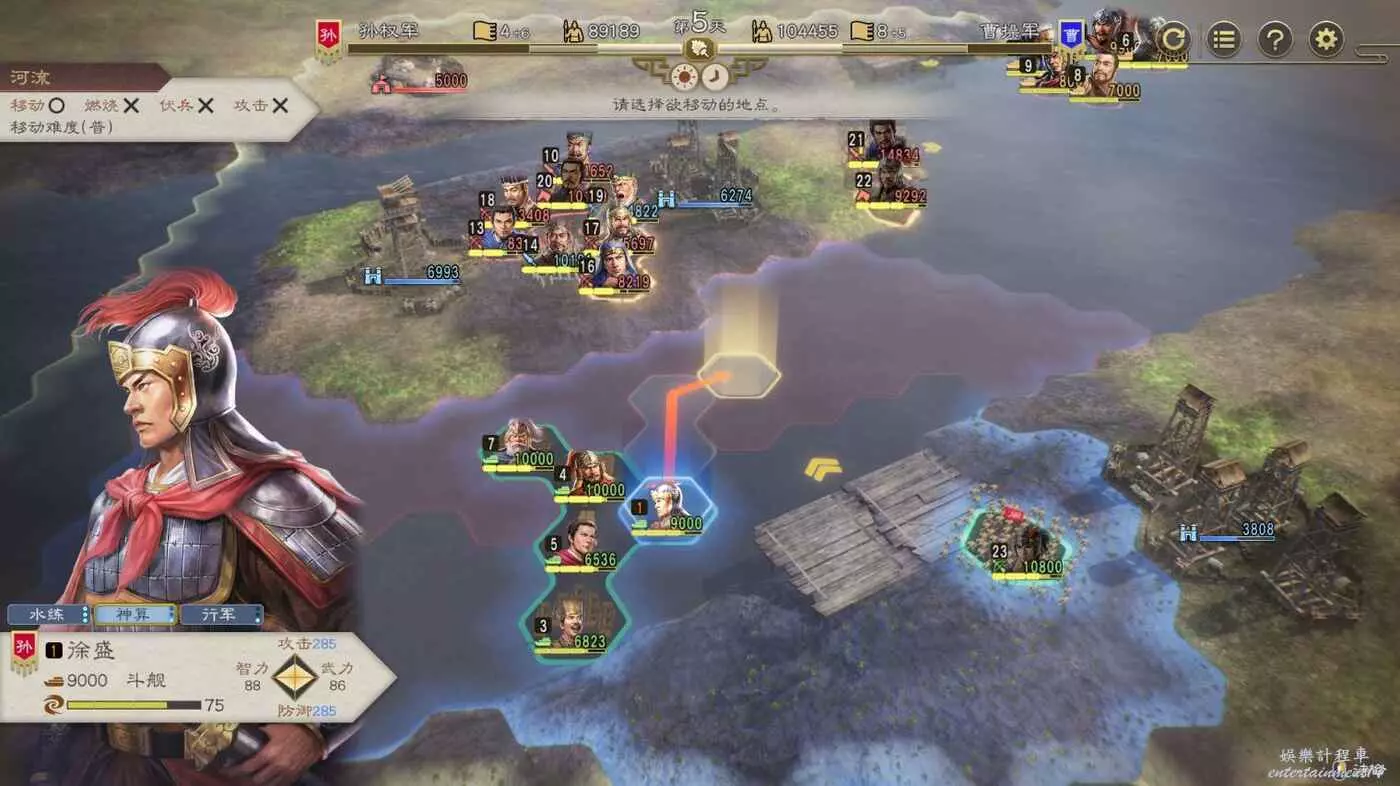
Task: Open the list menu button
Action: click(x=1224, y=40)
